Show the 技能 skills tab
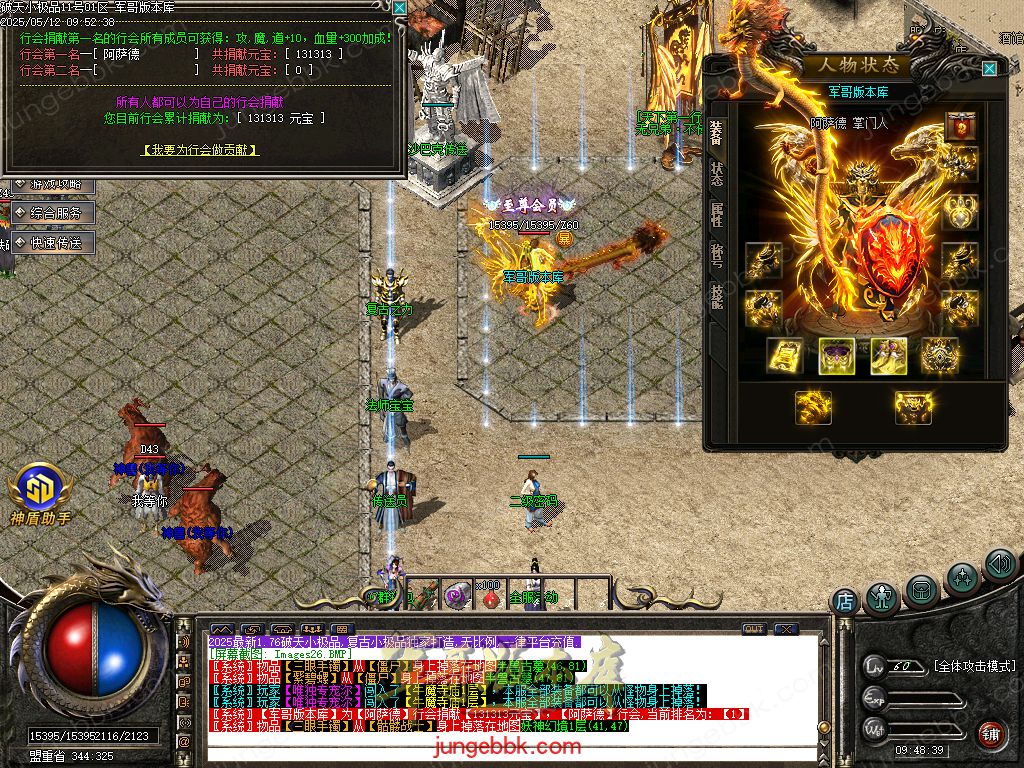This screenshot has height=768, width=1024. pyautogui.click(x=717, y=294)
